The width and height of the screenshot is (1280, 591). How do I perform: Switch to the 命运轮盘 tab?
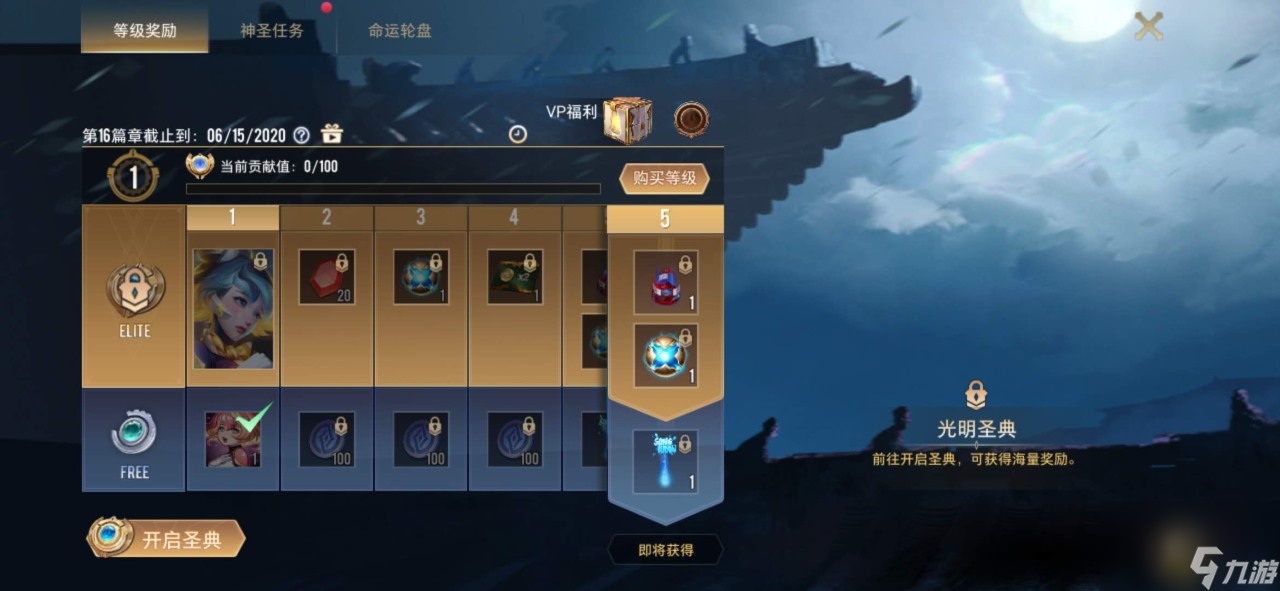399,30
